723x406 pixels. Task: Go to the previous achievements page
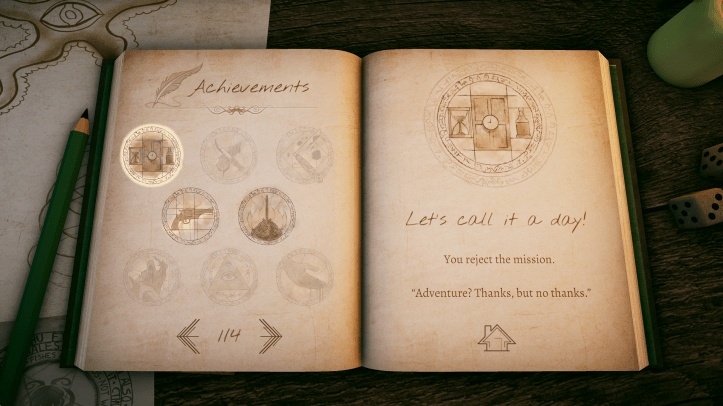pos(189,335)
